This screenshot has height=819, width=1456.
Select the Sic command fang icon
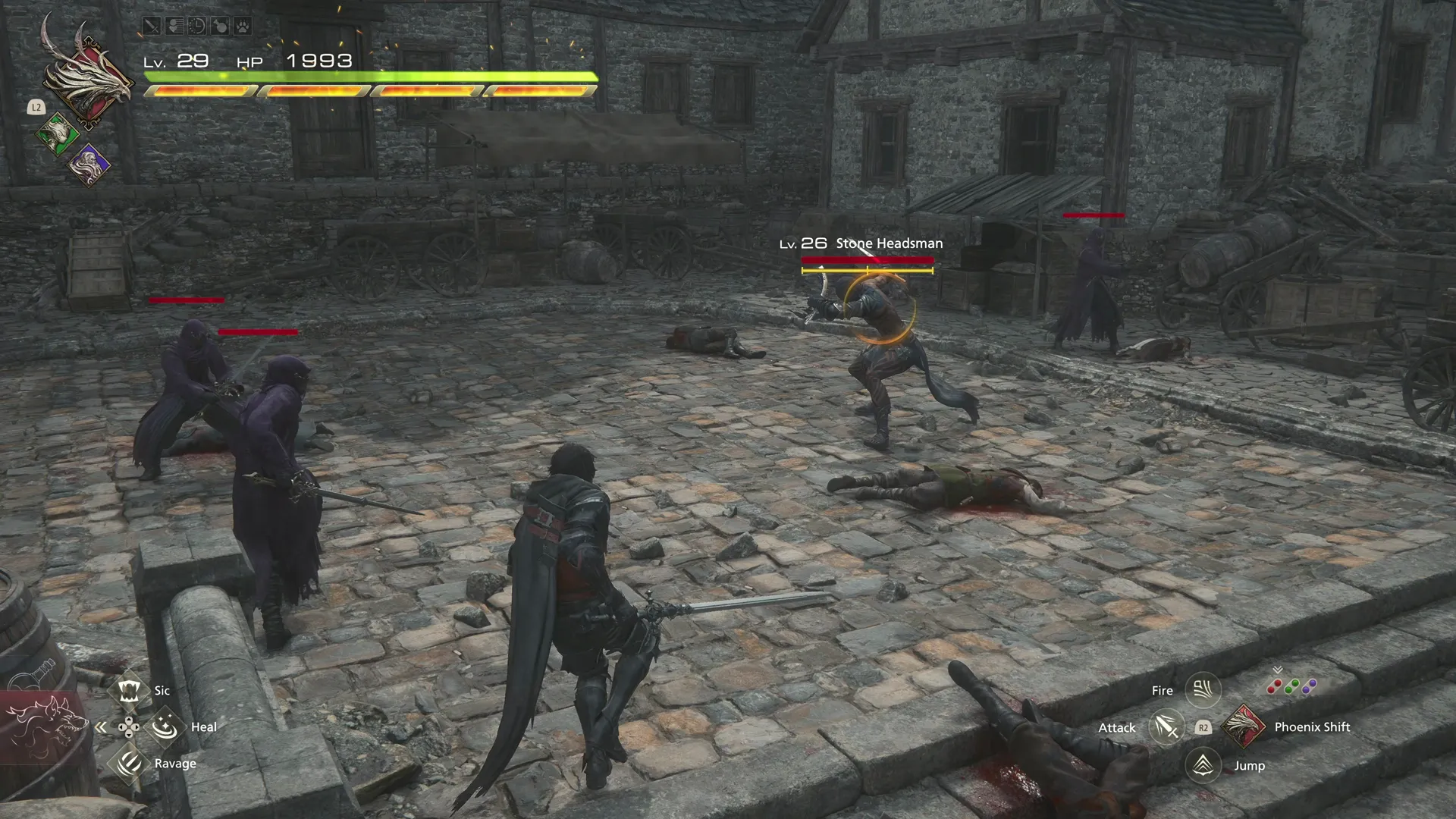coord(129,690)
